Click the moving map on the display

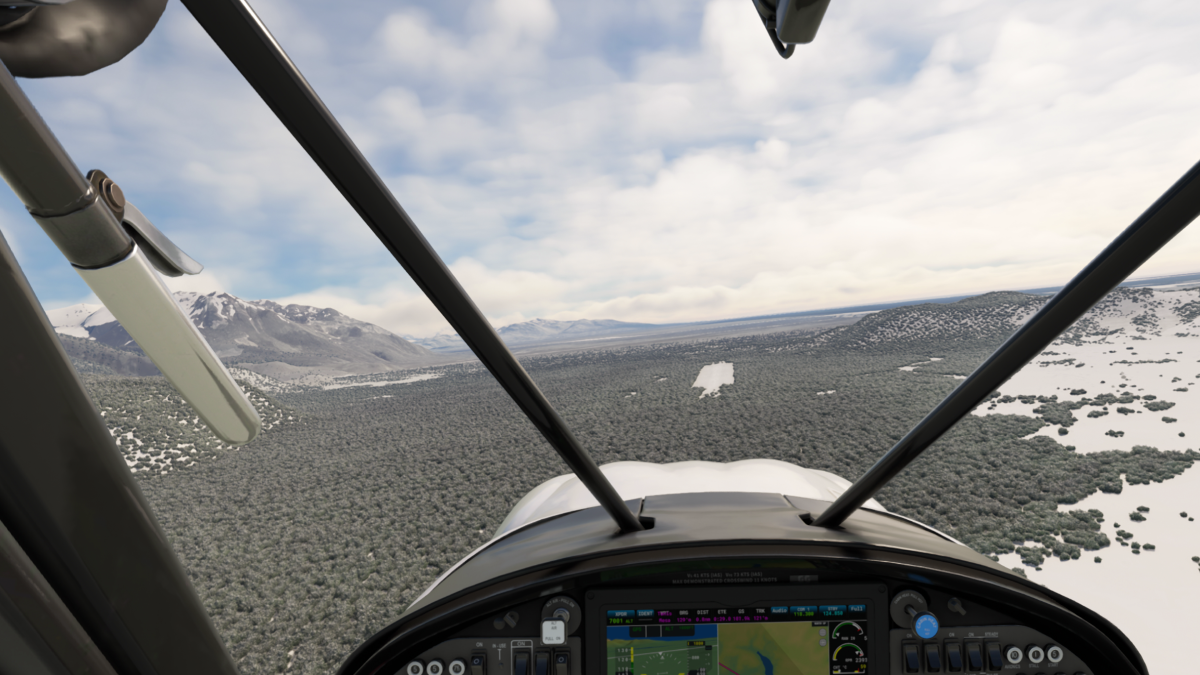click(x=772, y=649)
